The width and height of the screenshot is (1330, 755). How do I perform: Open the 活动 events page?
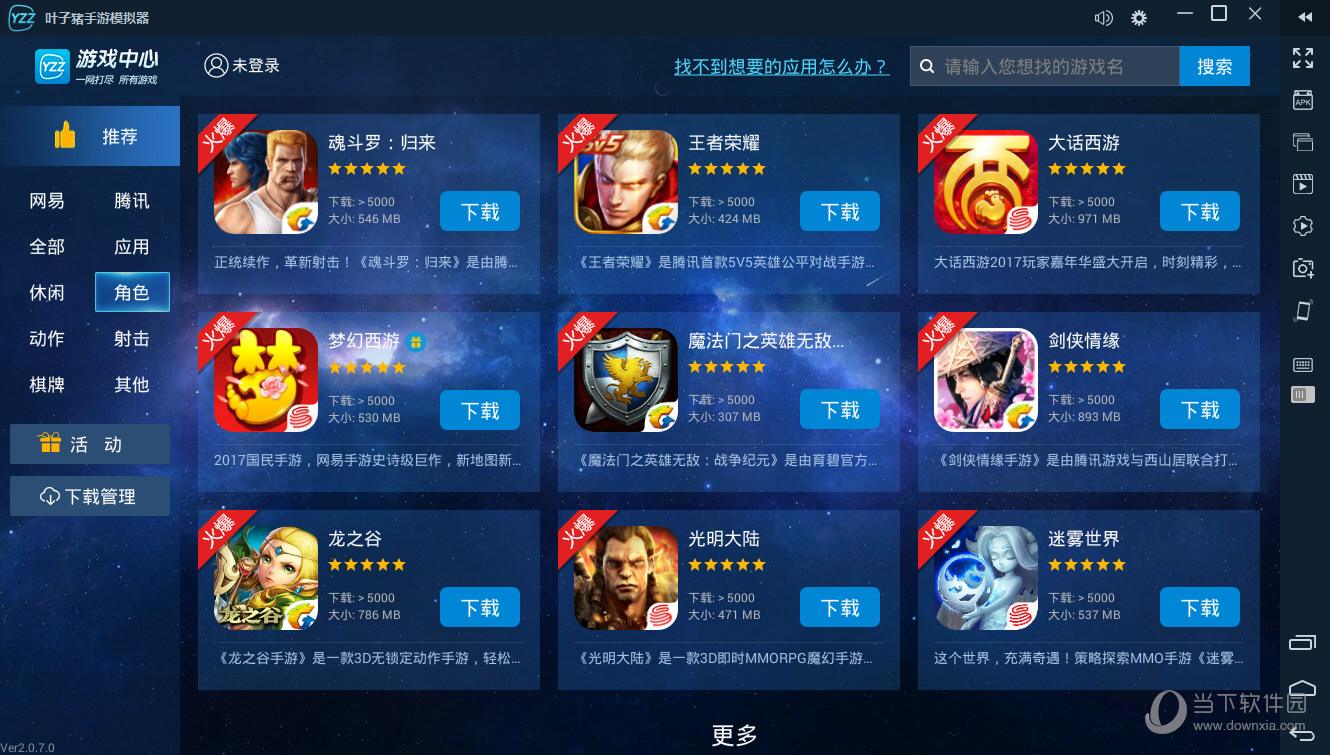(x=90, y=444)
